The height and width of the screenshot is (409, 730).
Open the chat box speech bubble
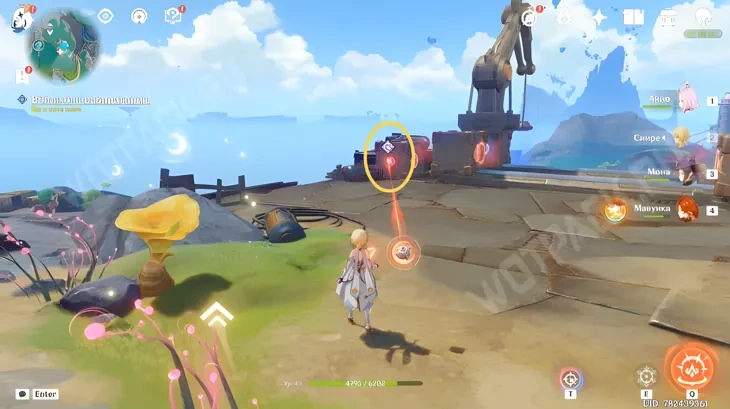22,394
